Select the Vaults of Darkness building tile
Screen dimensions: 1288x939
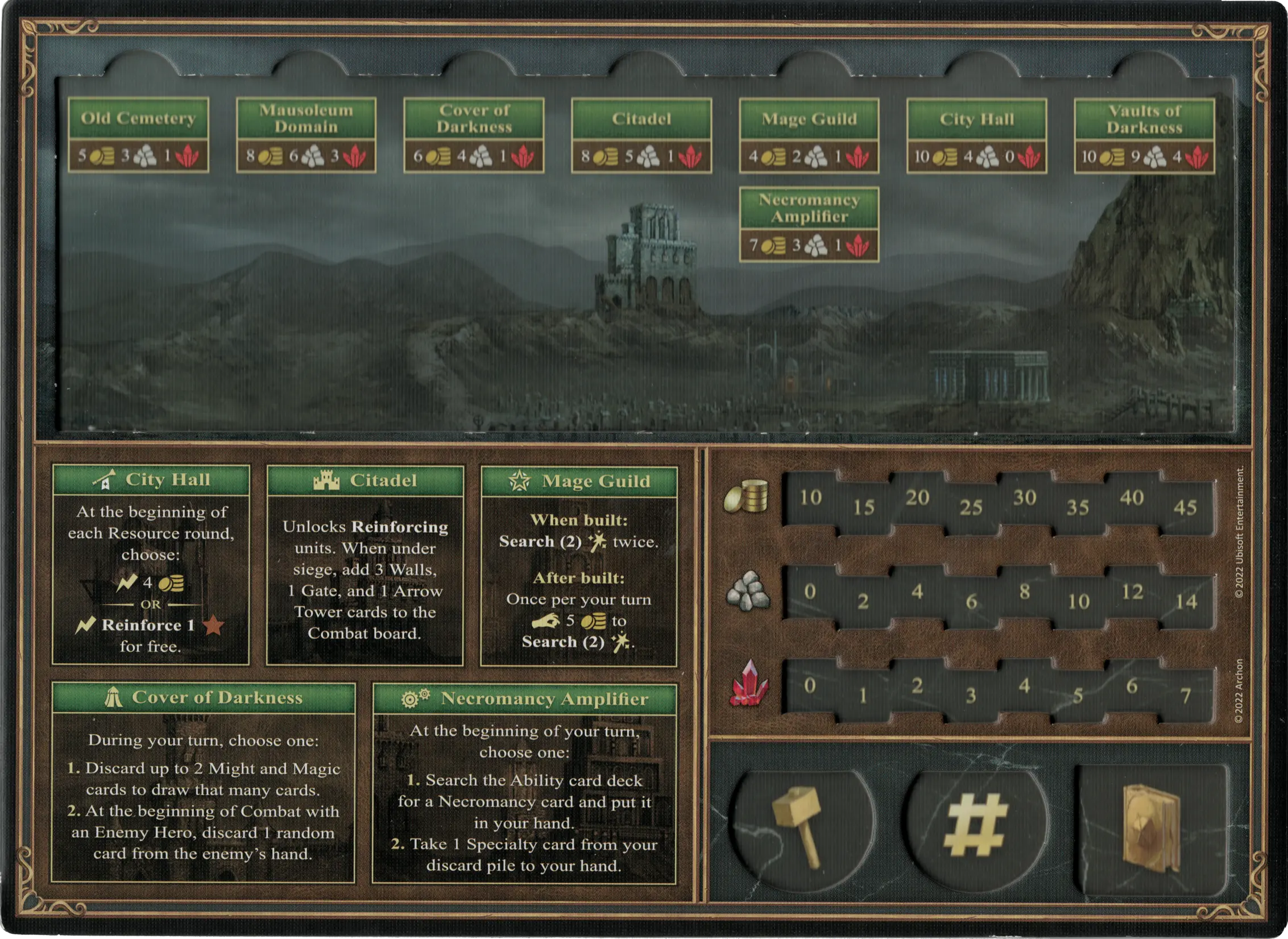tap(1144, 135)
